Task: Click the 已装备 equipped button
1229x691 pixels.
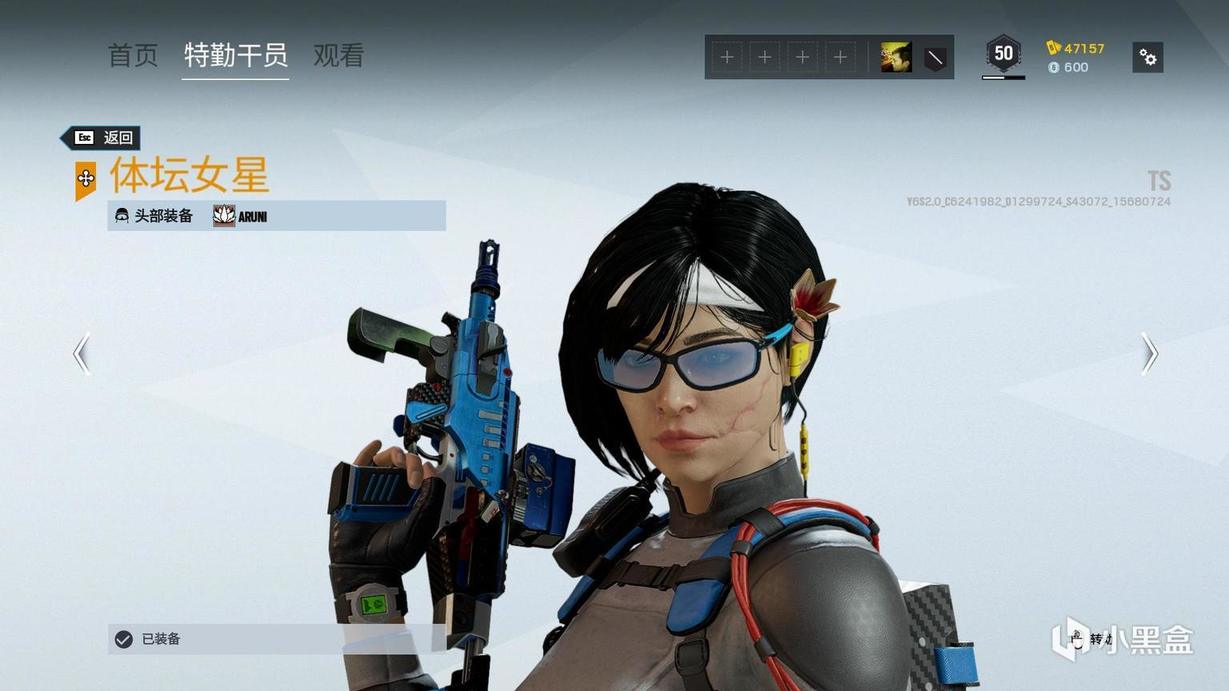Action: pos(276,639)
